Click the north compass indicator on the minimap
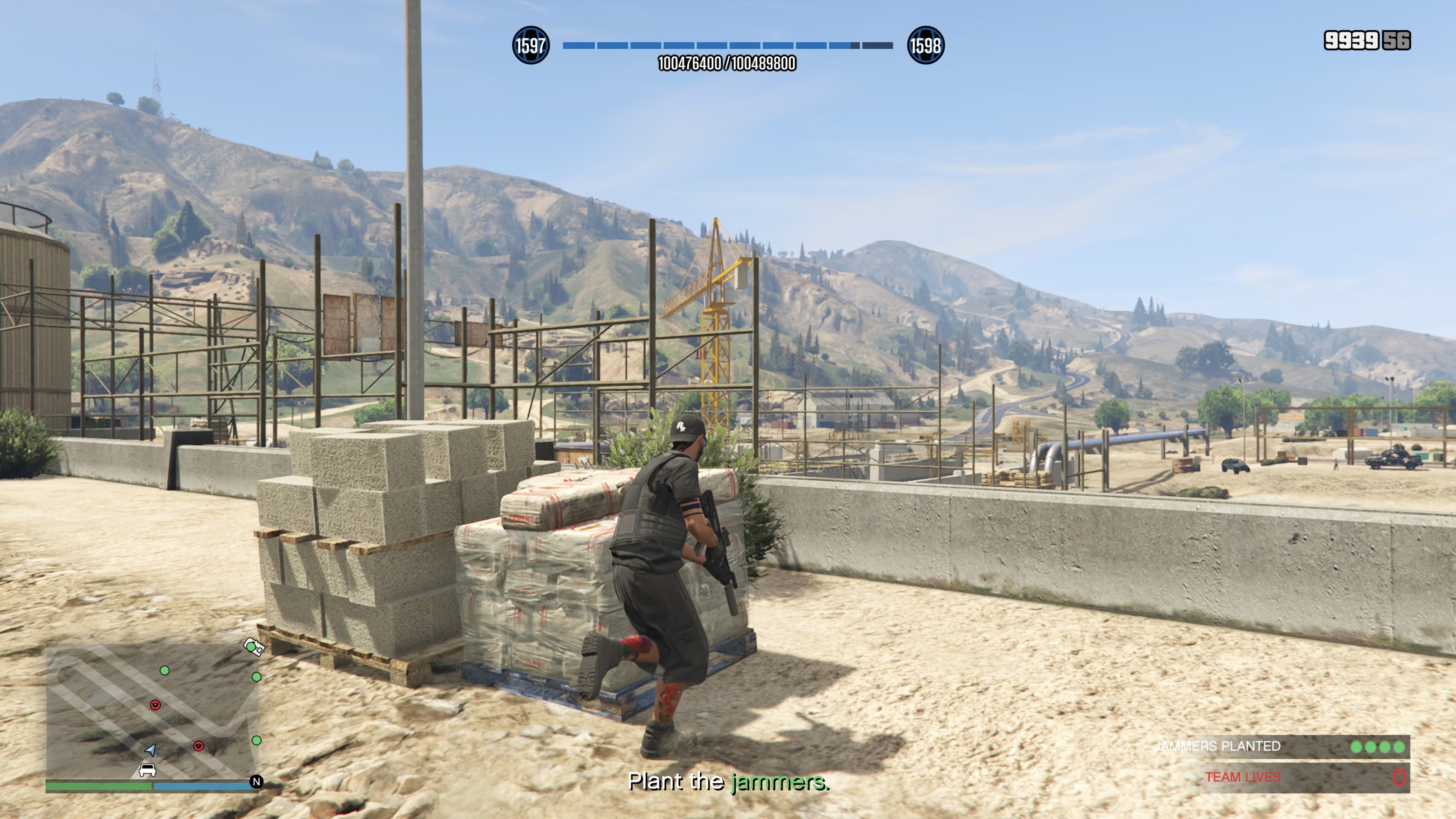The width and height of the screenshot is (1456, 819). (256, 782)
